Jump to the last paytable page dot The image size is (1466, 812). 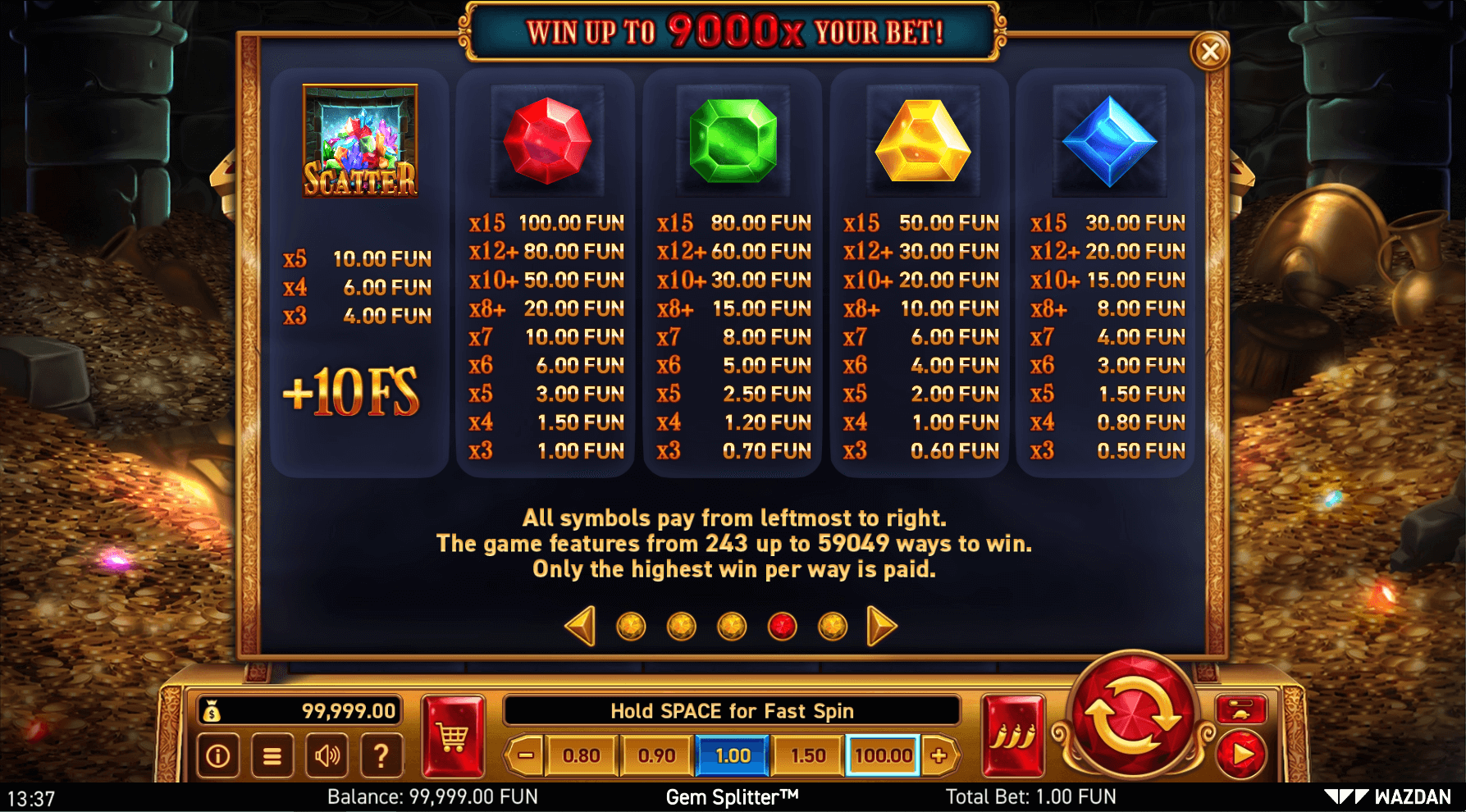click(x=834, y=624)
